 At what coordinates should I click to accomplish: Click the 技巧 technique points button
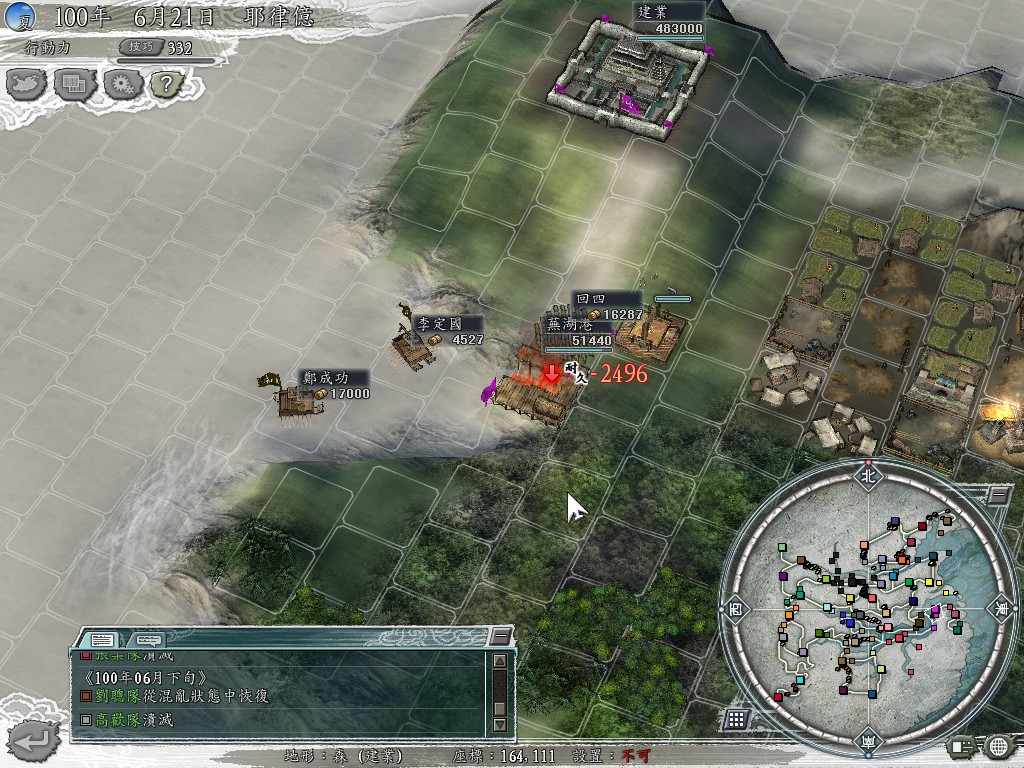(x=139, y=47)
